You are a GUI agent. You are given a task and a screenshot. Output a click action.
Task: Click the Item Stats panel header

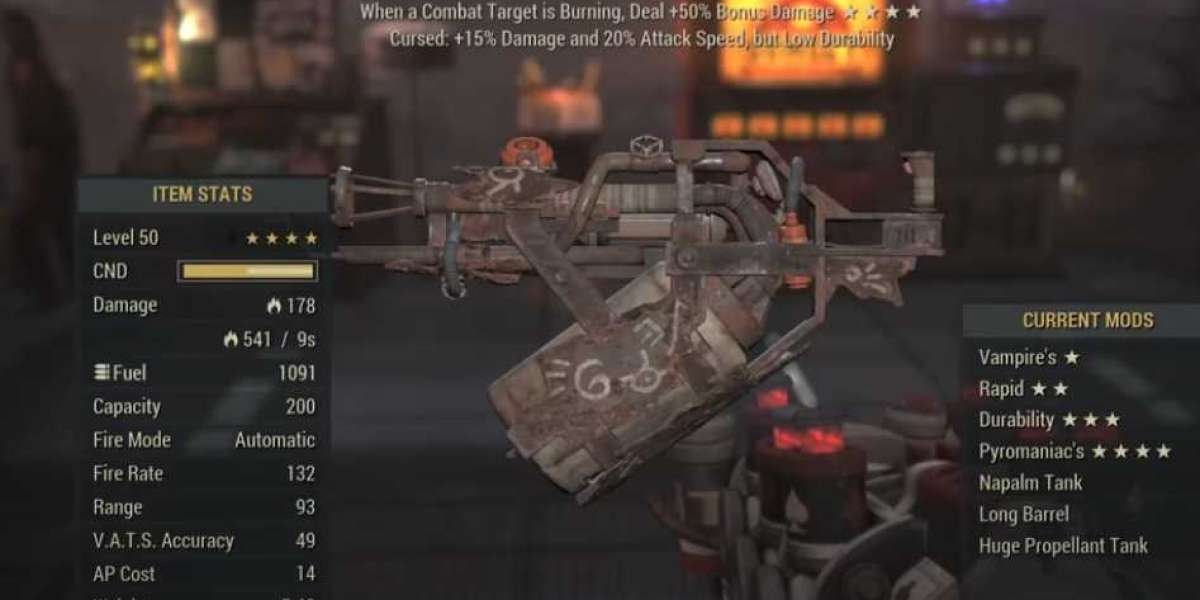202,194
